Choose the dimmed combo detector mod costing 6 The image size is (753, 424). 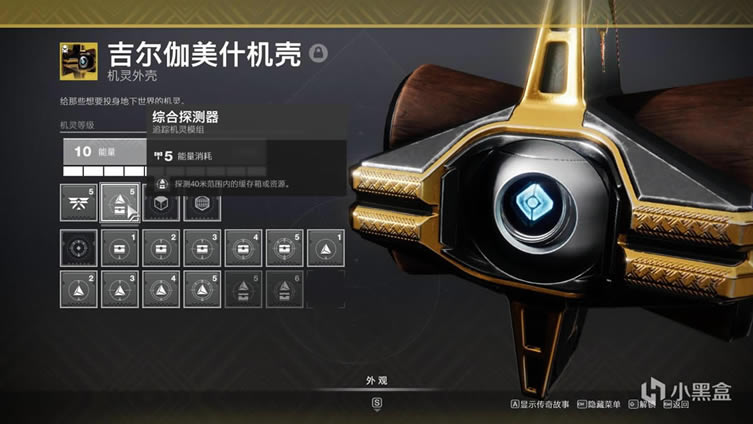coord(283,289)
